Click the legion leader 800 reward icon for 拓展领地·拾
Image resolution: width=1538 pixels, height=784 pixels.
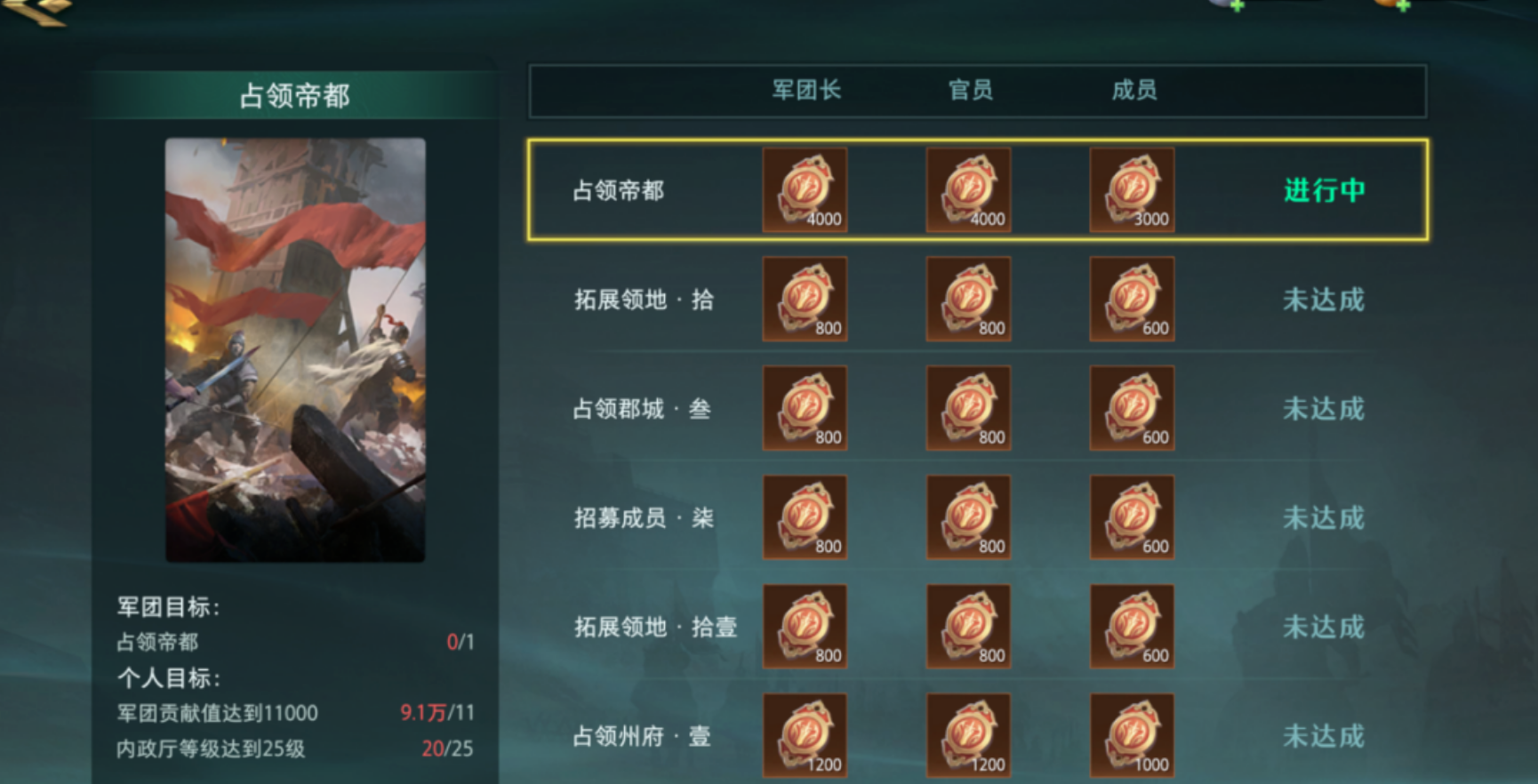(805, 299)
